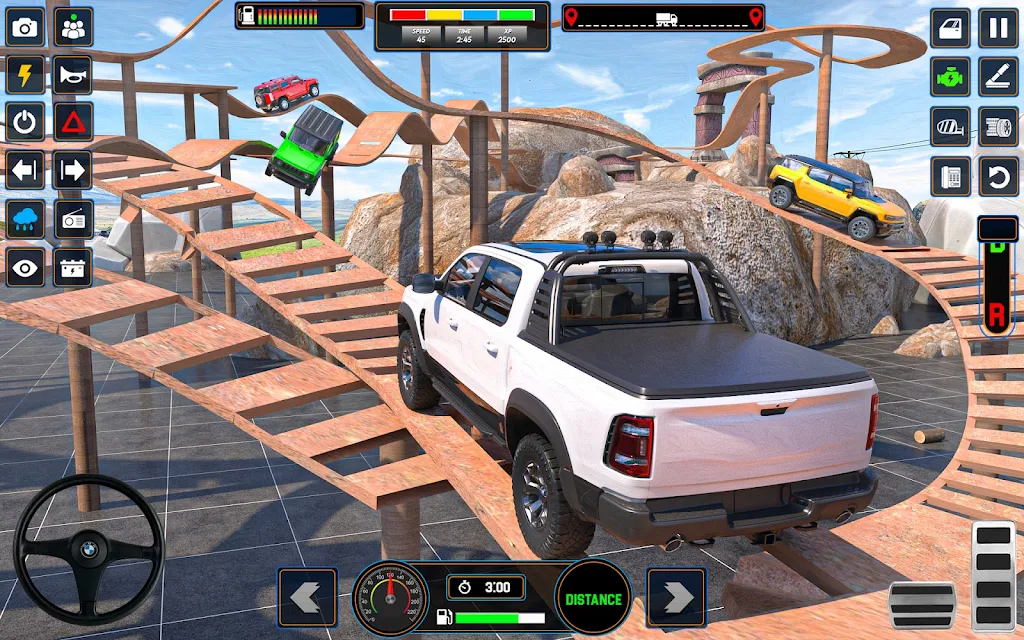Steer using the right chevron button

(x=676, y=597)
